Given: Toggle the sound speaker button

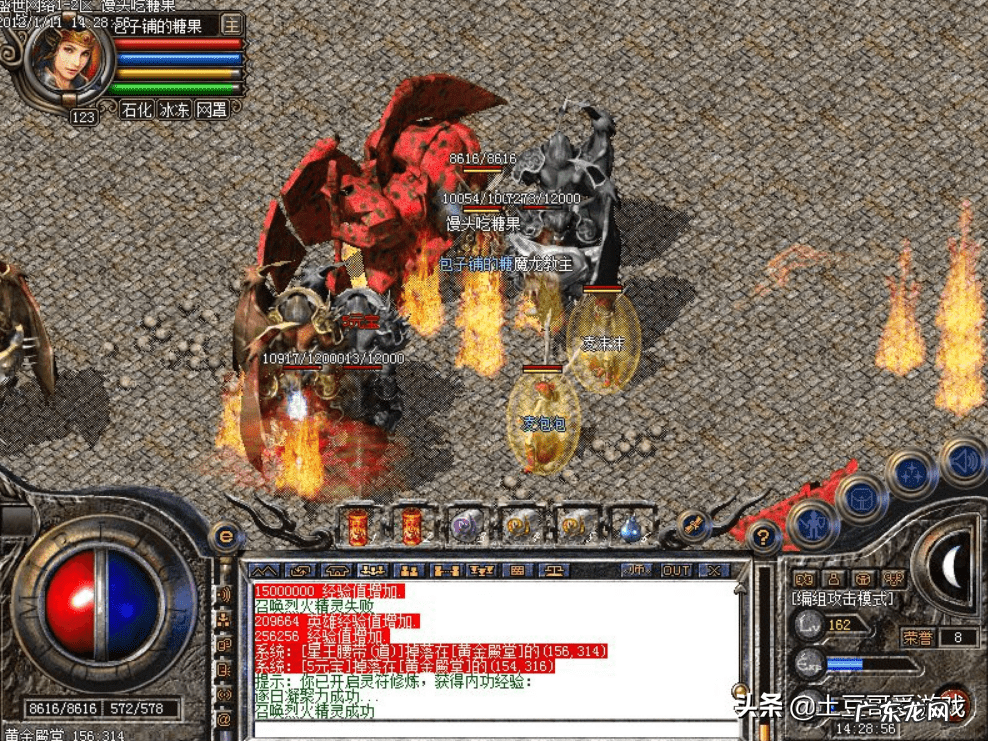Looking at the screenshot, I should click(x=962, y=462).
